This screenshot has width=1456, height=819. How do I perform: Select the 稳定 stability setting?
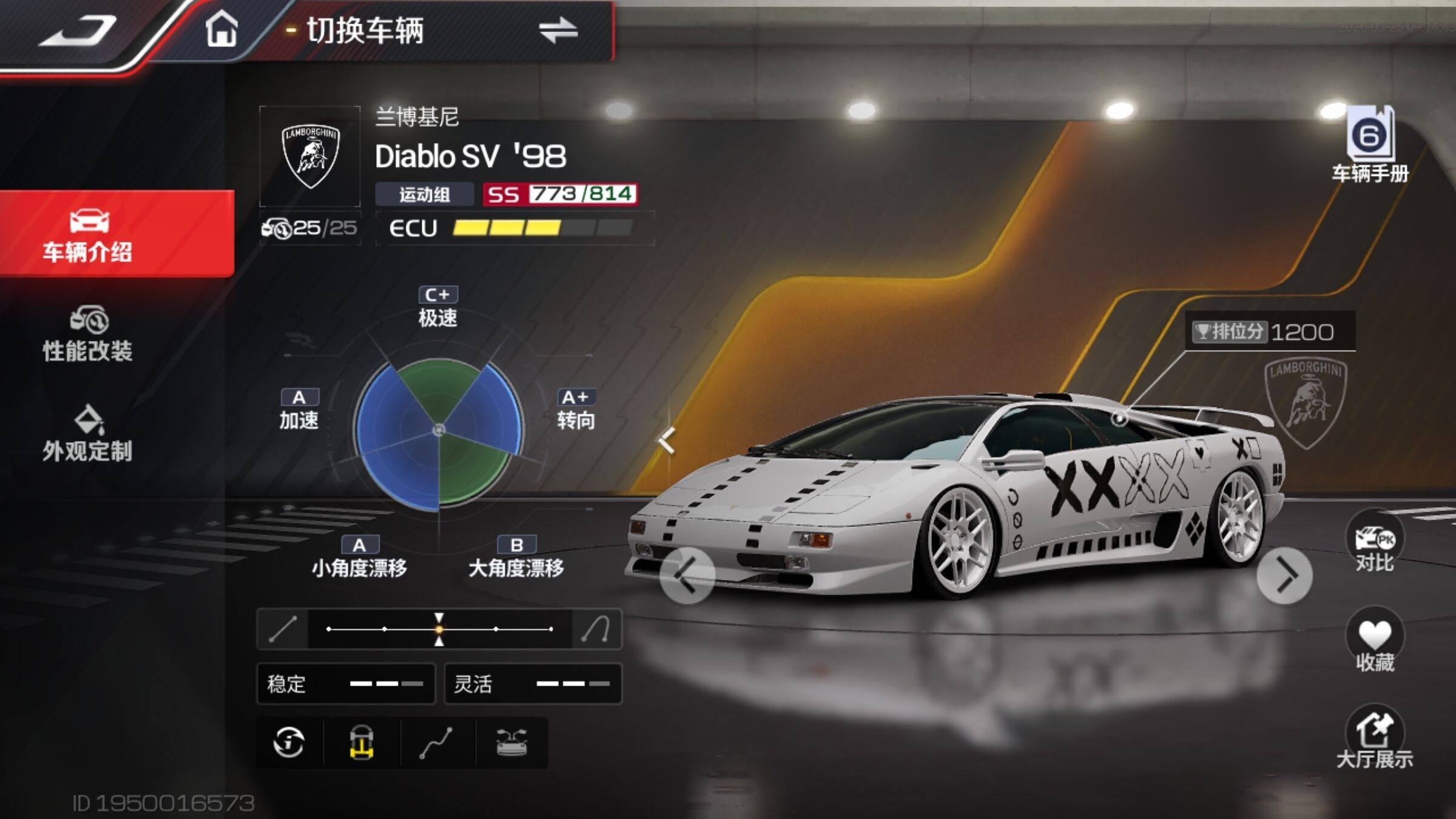[346, 684]
